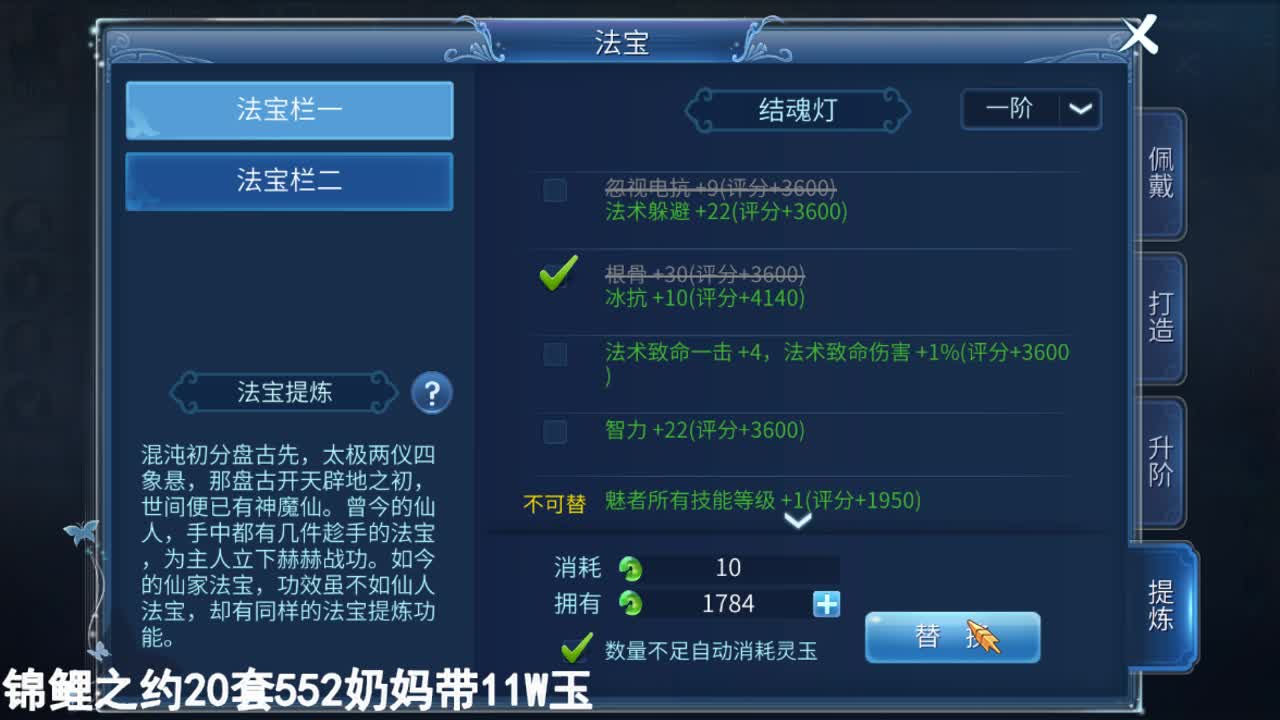Select the 法宝栏二 slot button
This screenshot has width=1280, height=720.
288,181
